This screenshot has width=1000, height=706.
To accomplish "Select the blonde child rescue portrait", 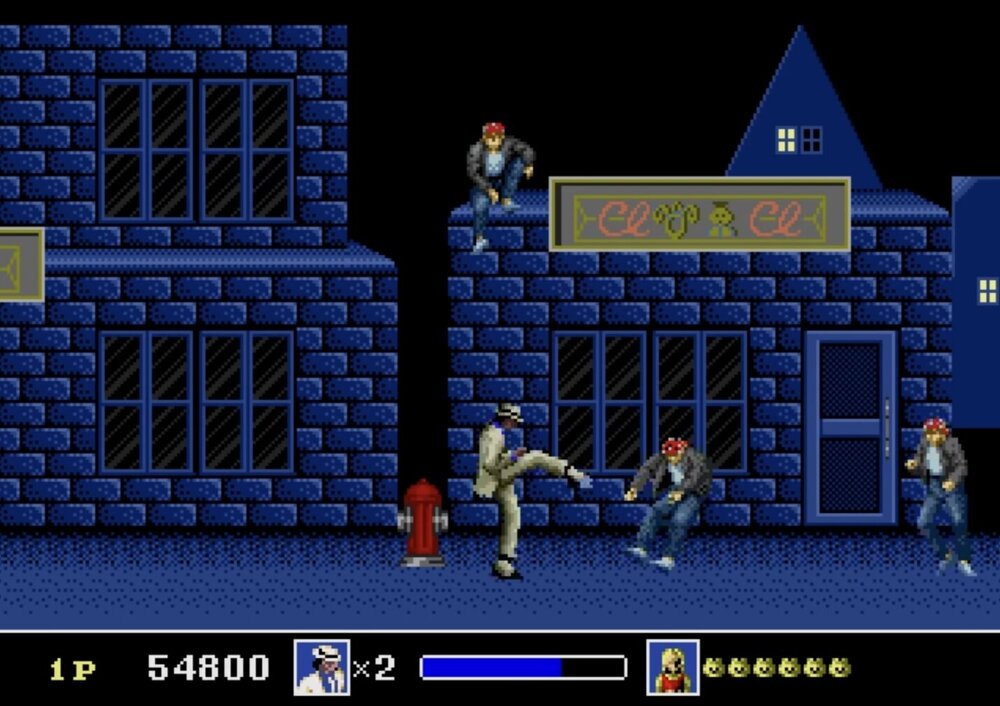I will pyautogui.click(x=672, y=667).
